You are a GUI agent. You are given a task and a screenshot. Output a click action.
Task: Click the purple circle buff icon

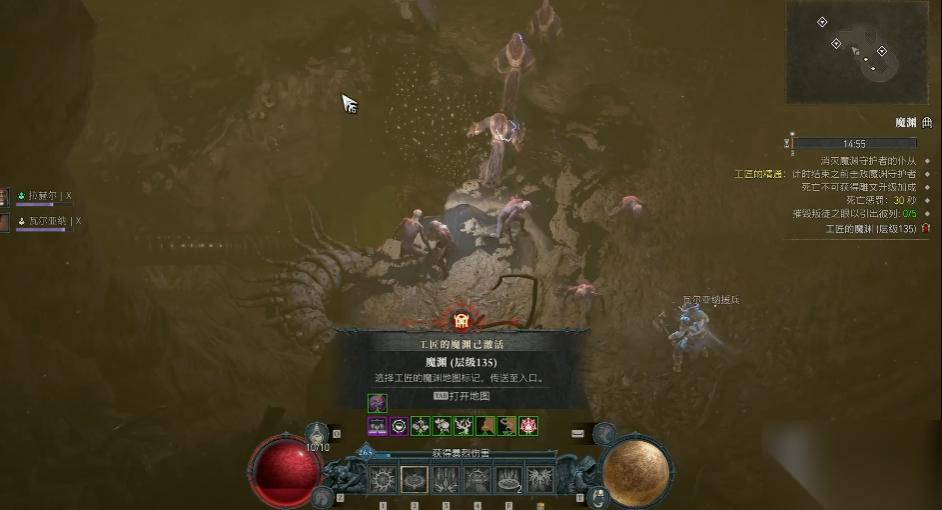tap(398, 425)
